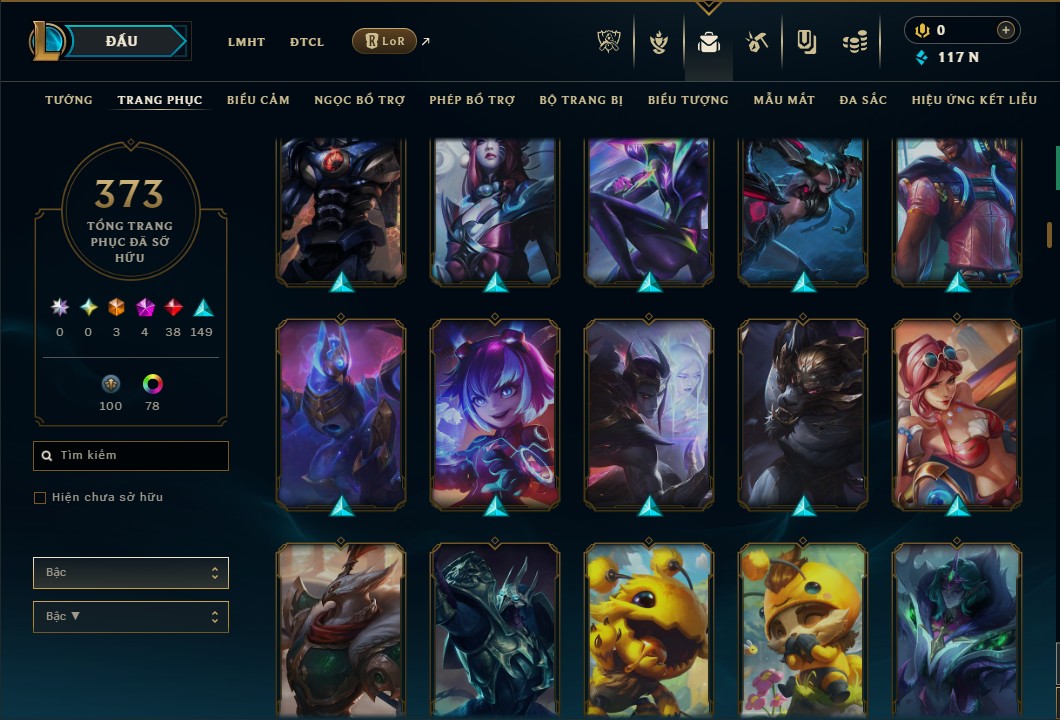Open the BỘ TRANG BỊ tab
Image resolution: width=1060 pixels, height=720 pixels.
coord(581,100)
